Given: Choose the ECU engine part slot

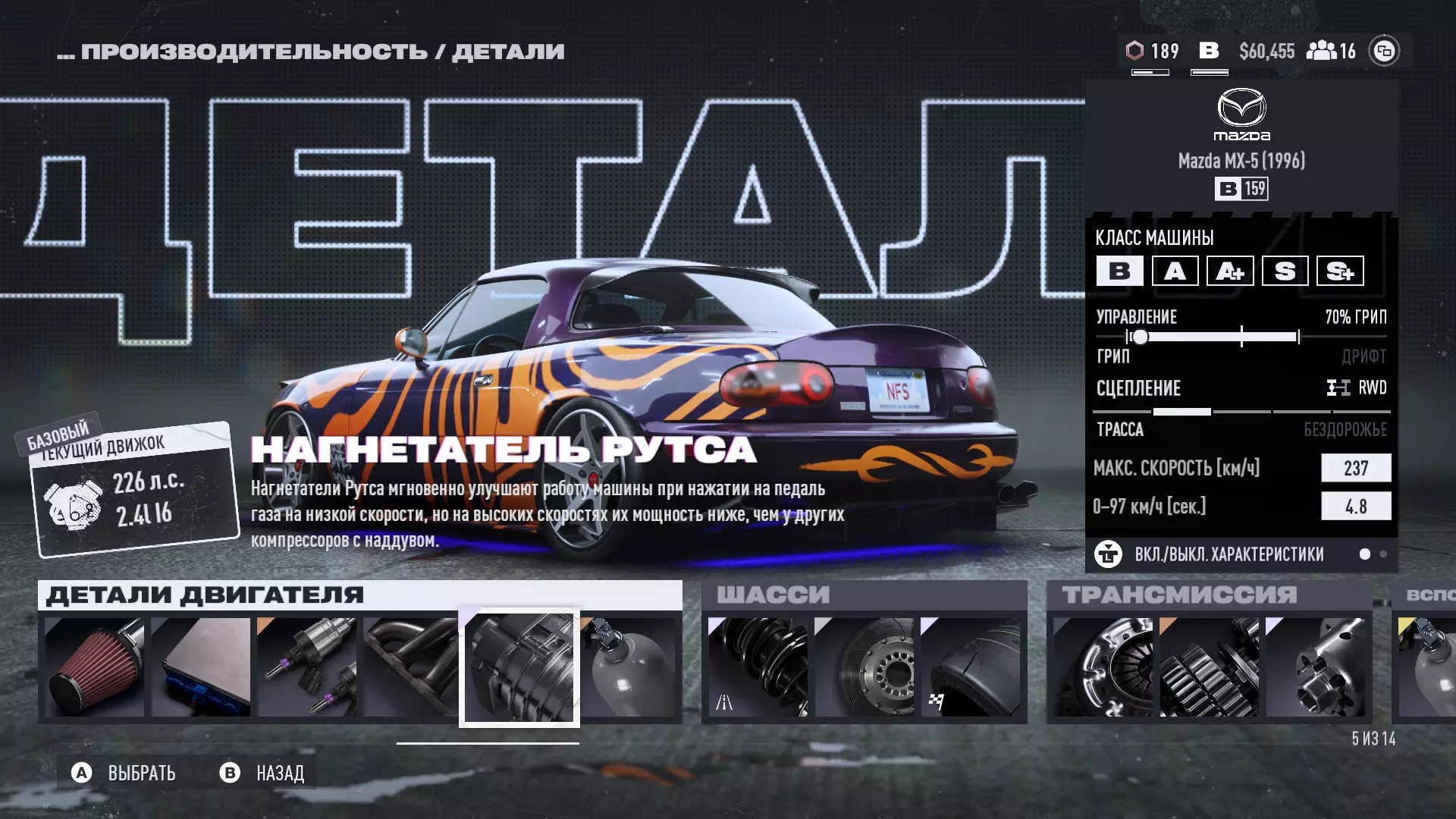Looking at the screenshot, I should coord(201,667).
